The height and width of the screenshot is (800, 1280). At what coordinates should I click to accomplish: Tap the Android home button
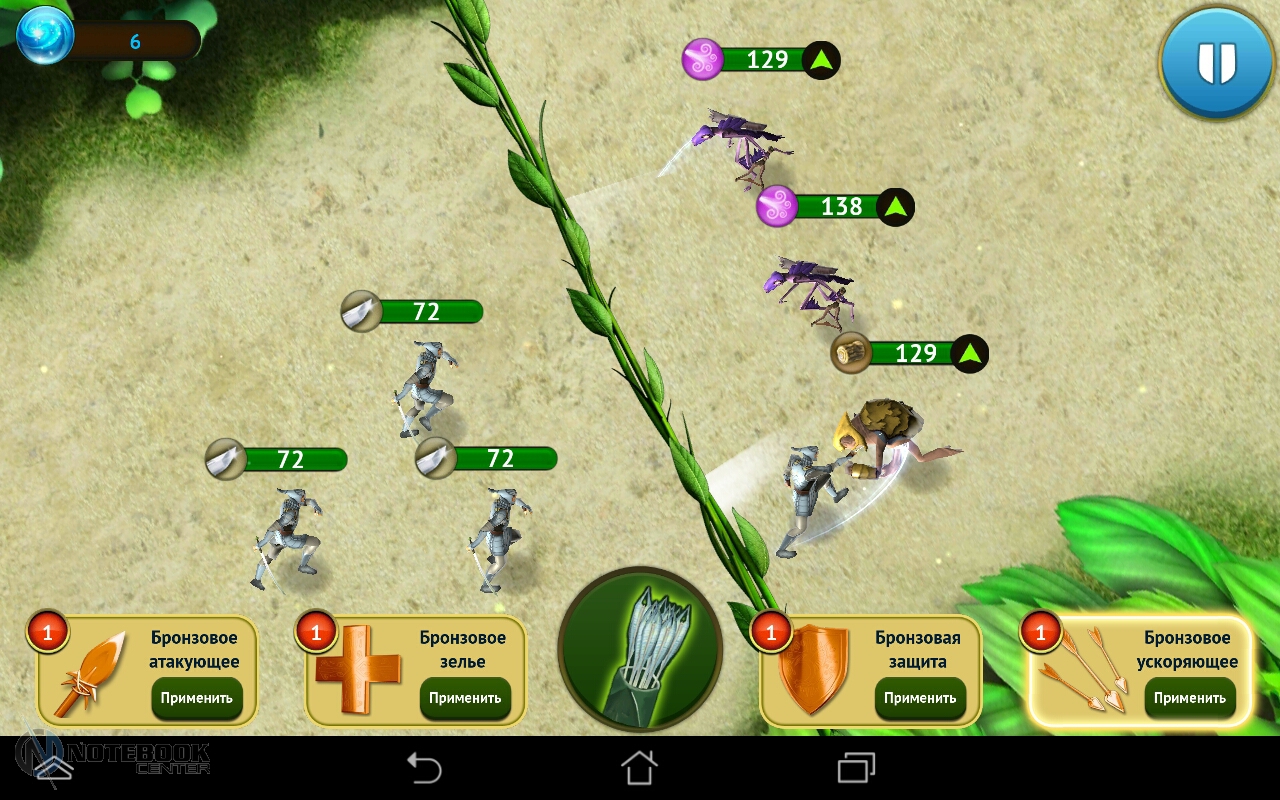(640, 768)
